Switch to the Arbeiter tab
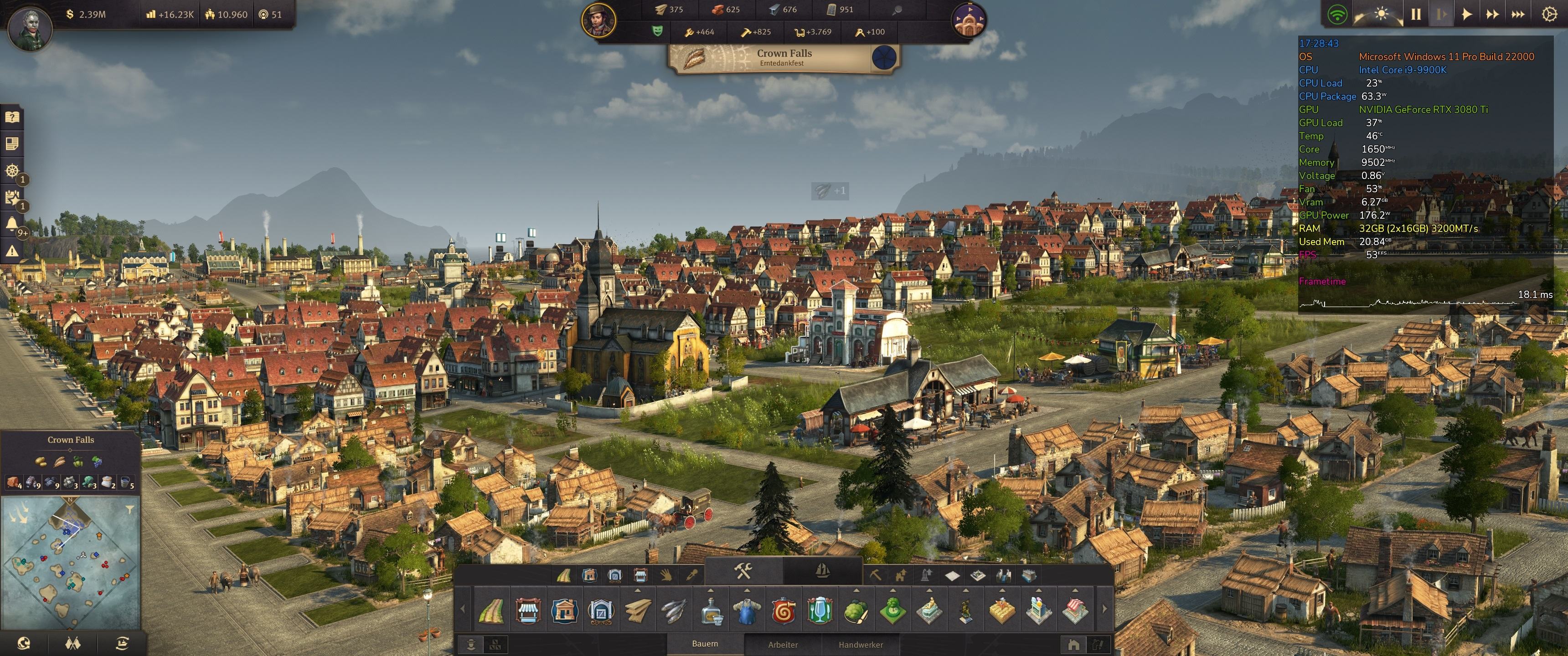1568x656 pixels. click(x=783, y=645)
